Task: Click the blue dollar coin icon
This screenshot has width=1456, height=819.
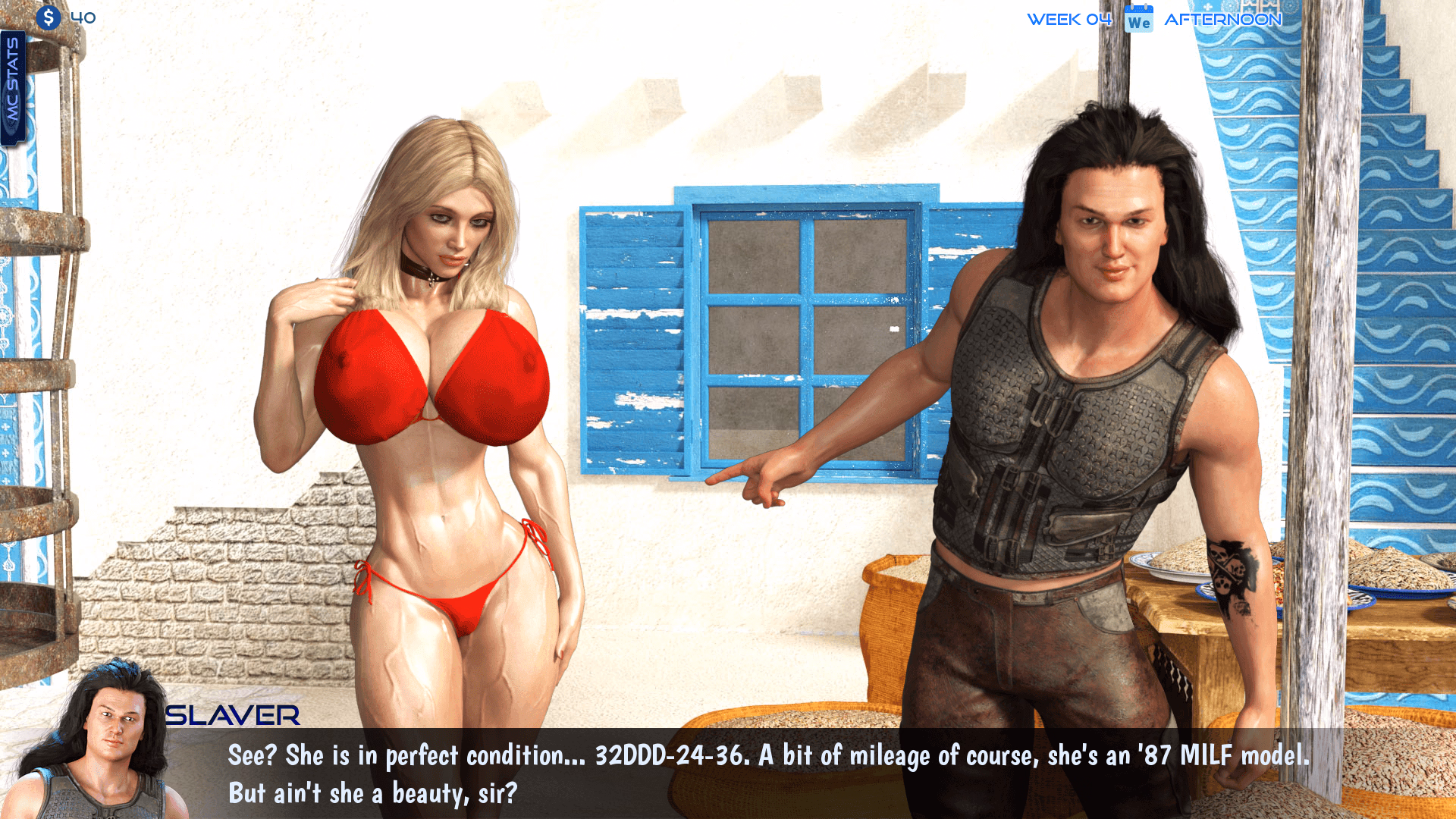Action: (50, 18)
